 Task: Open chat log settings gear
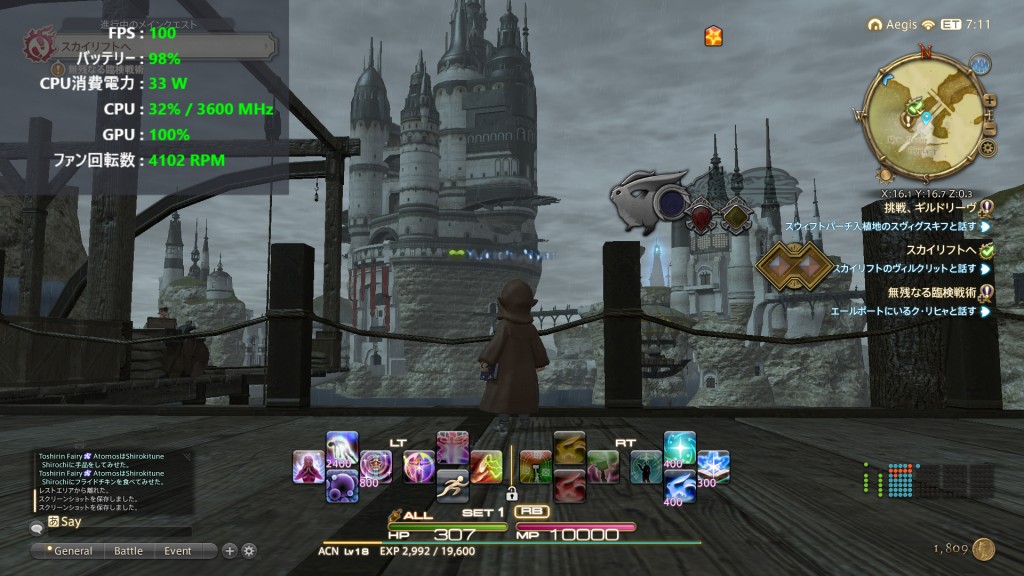tap(249, 550)
